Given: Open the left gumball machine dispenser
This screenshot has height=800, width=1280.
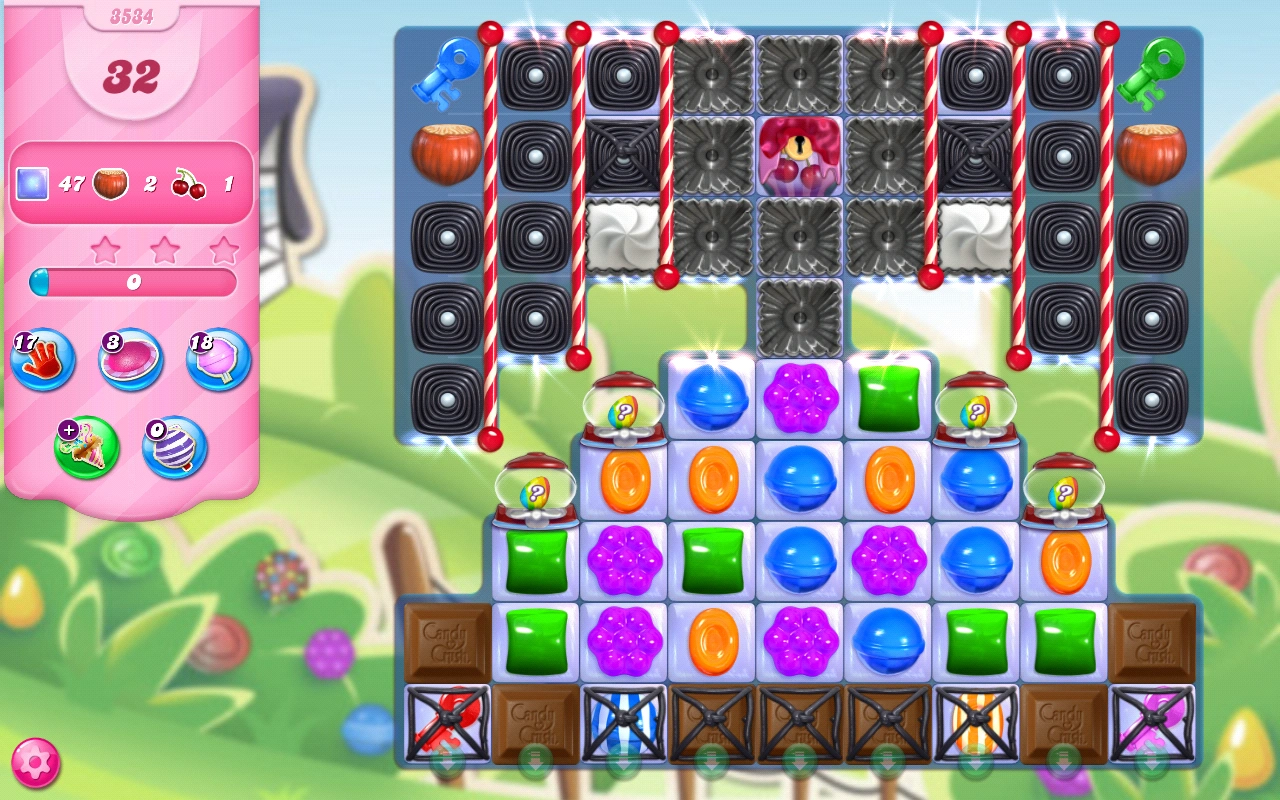Looking at the screenshot, I should coord(535,490).
